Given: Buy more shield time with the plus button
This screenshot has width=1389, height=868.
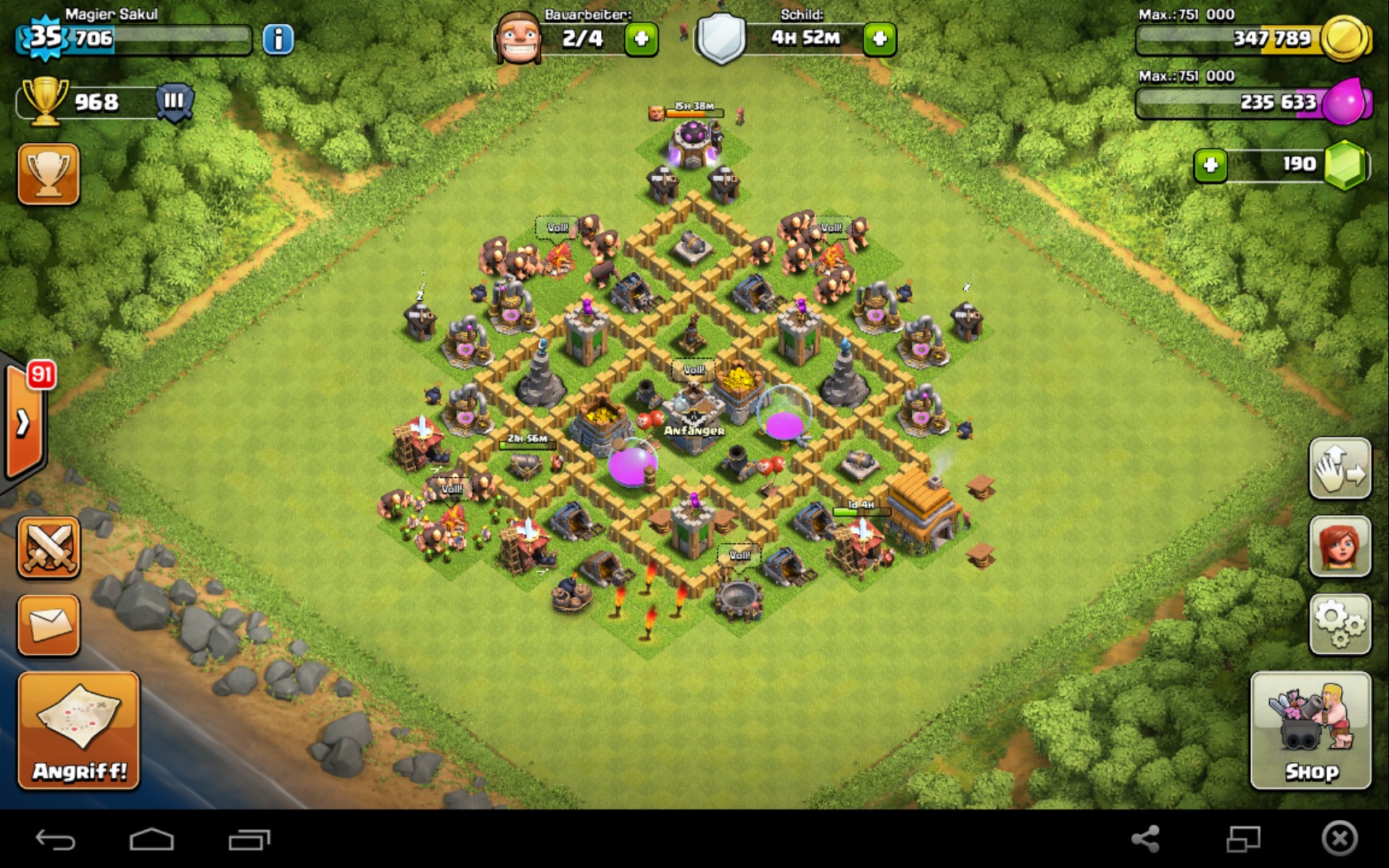Looking at the screenshot, I should 880,39.
